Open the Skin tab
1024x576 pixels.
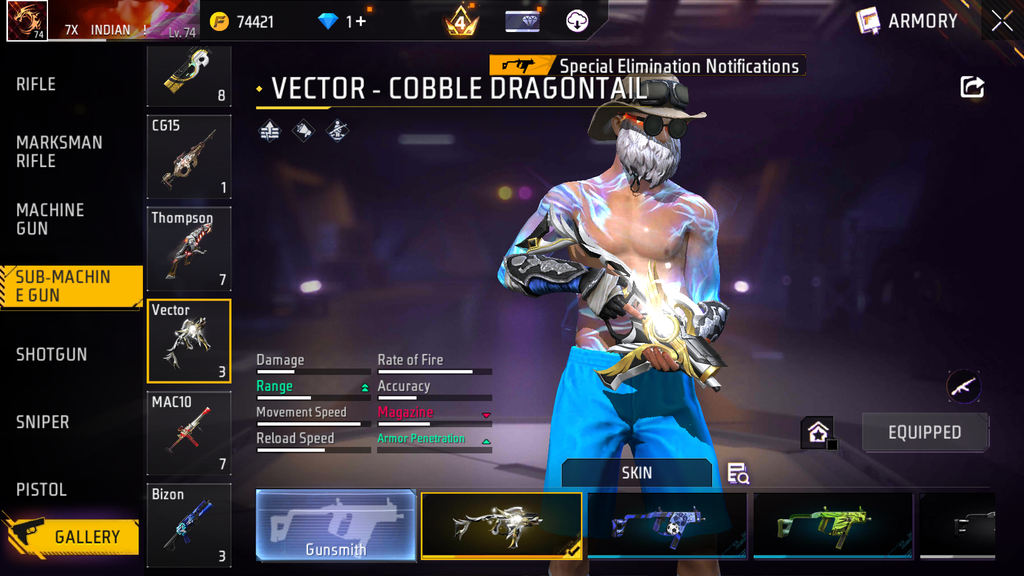637,472
